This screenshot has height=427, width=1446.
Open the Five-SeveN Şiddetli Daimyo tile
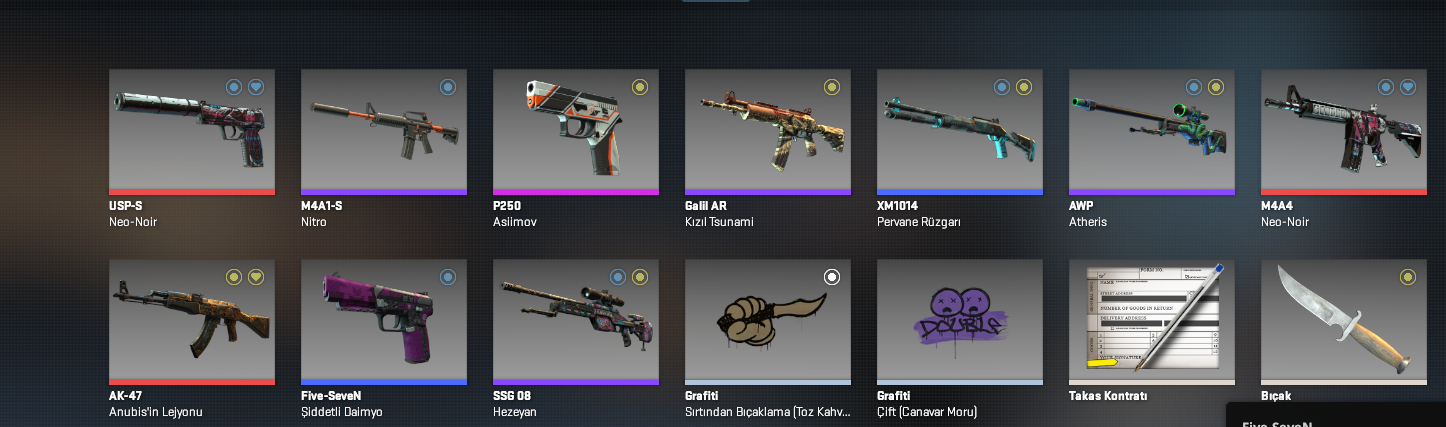[x=383, y=320]
